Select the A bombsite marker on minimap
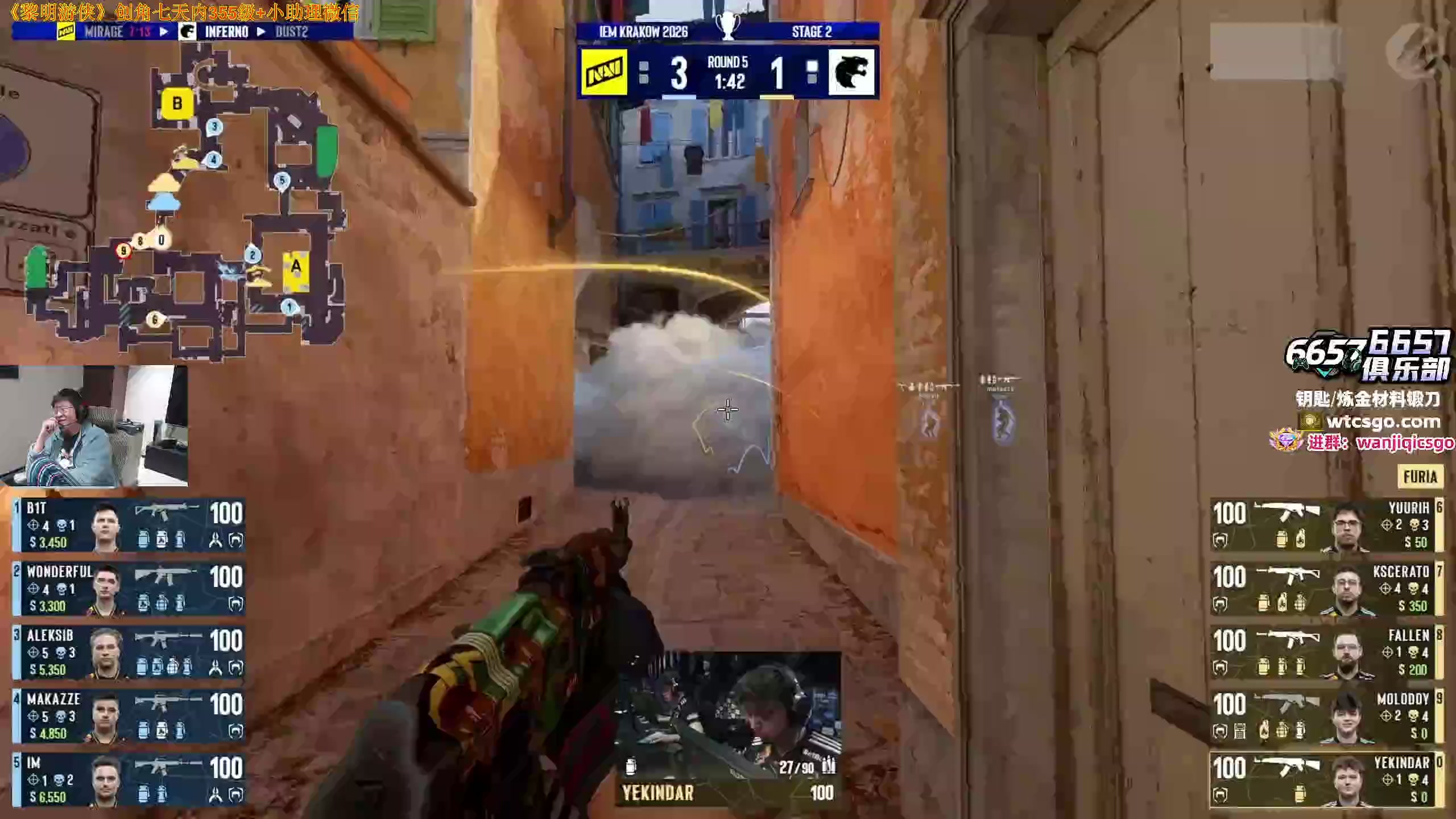This screenshot has width=1456, height=819. (296, 266)
